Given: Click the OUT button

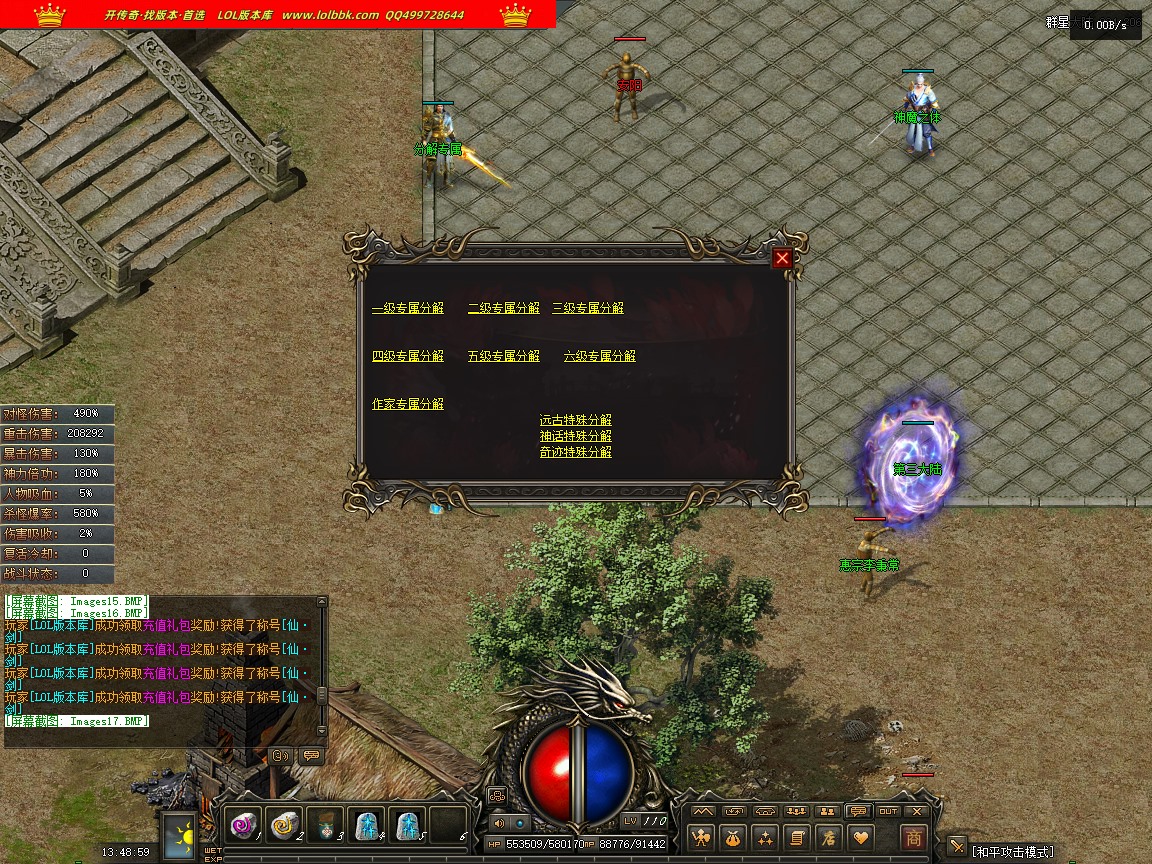Looking at the screenshot, I should (x=888, y=811).
